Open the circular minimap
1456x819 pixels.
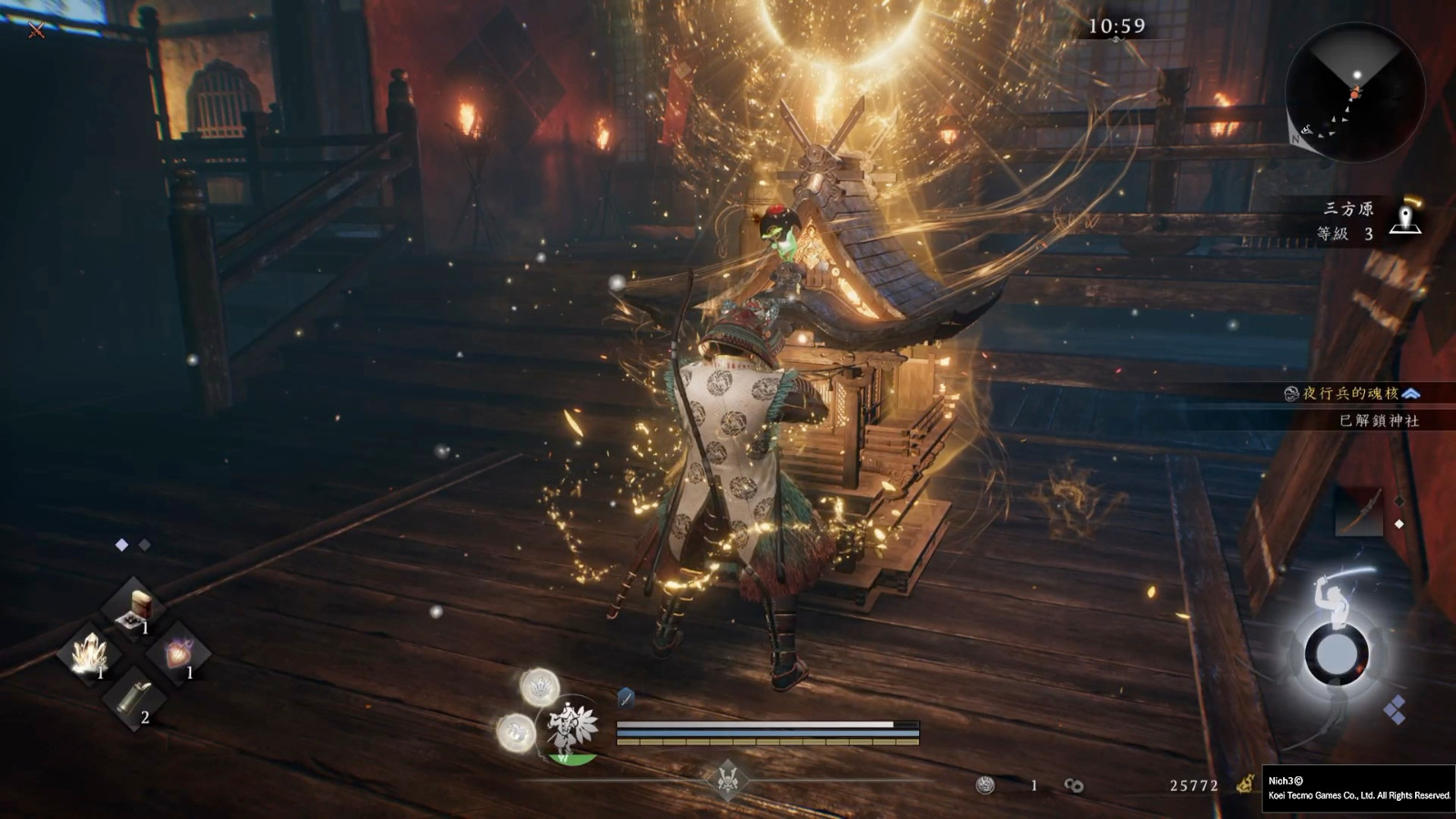1355,92
